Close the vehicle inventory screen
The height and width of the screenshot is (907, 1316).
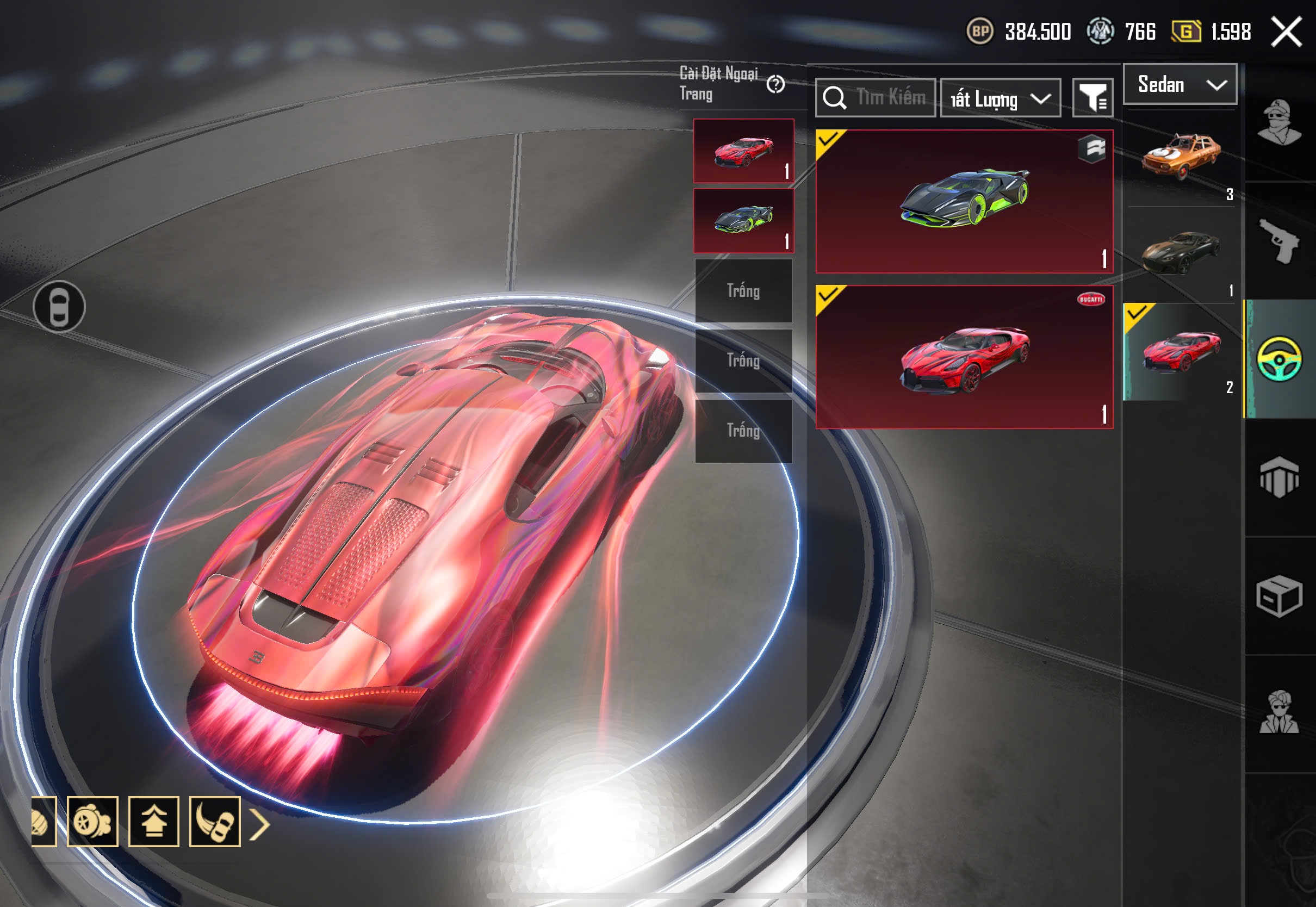[1286, 32]
